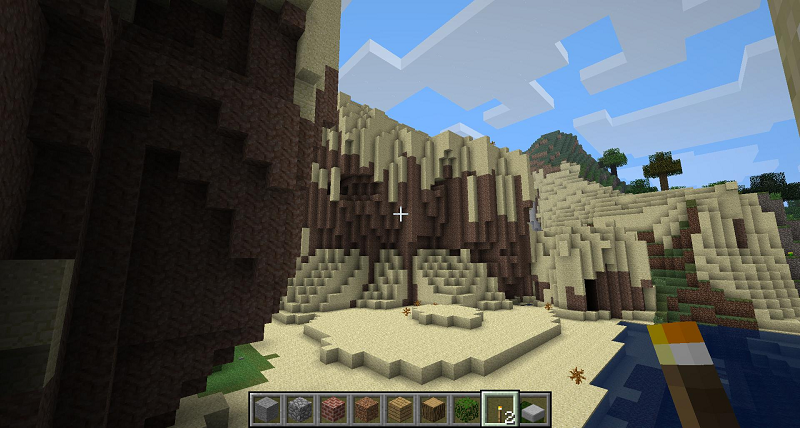Choose the cobblestone block in hotbar

tap(299, 409)
